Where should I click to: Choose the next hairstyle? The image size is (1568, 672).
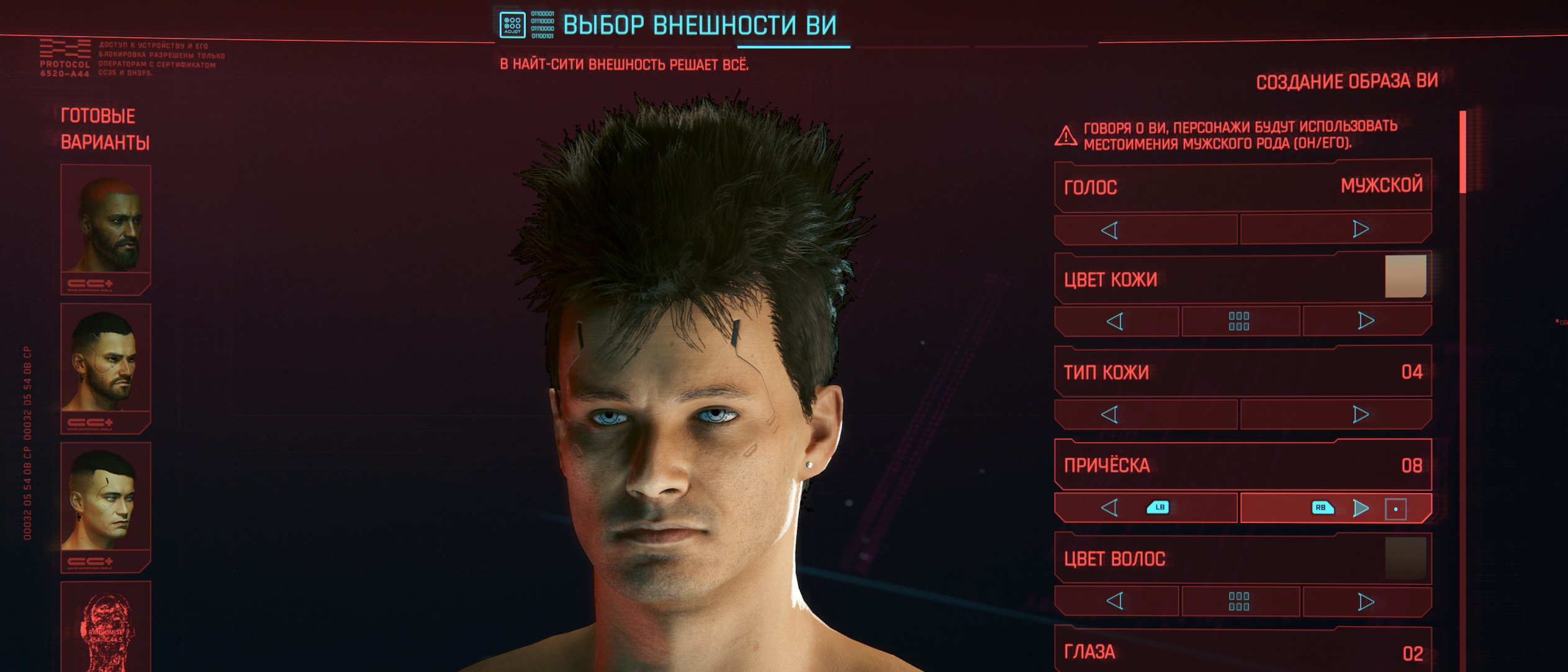click(x=1360, y=508)
